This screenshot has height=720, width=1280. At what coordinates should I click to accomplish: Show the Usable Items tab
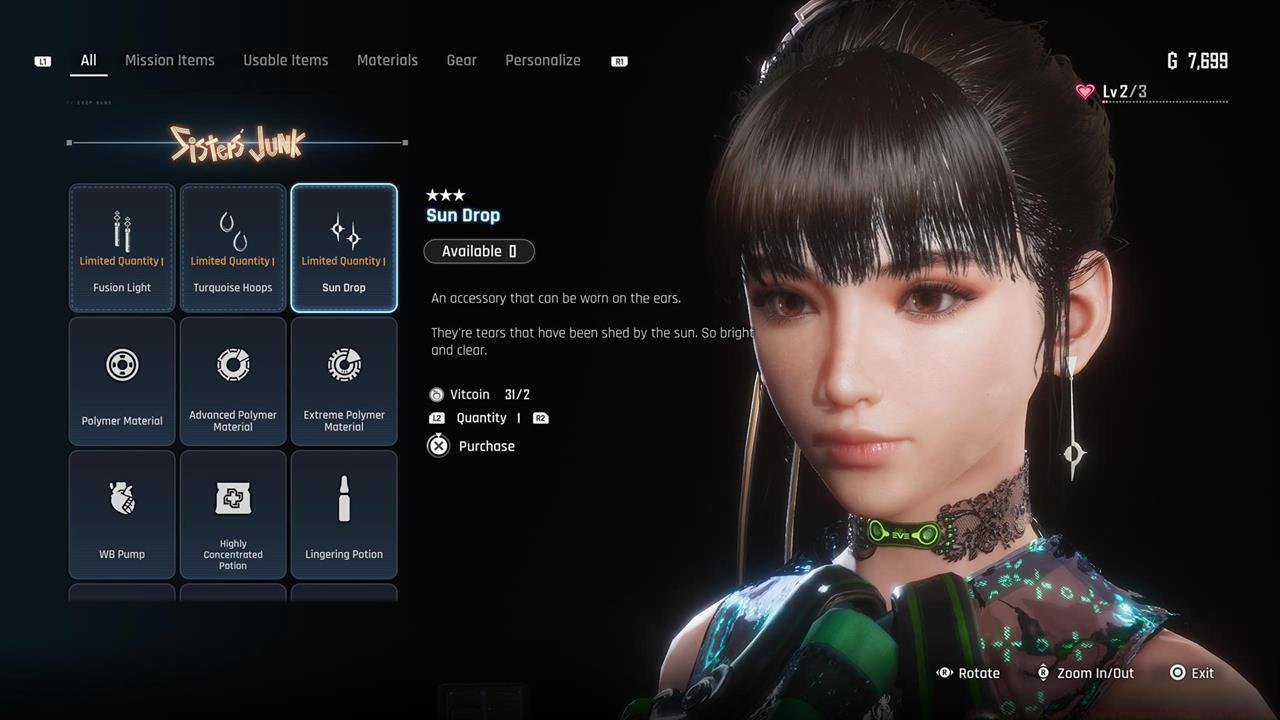click(285, 60)
